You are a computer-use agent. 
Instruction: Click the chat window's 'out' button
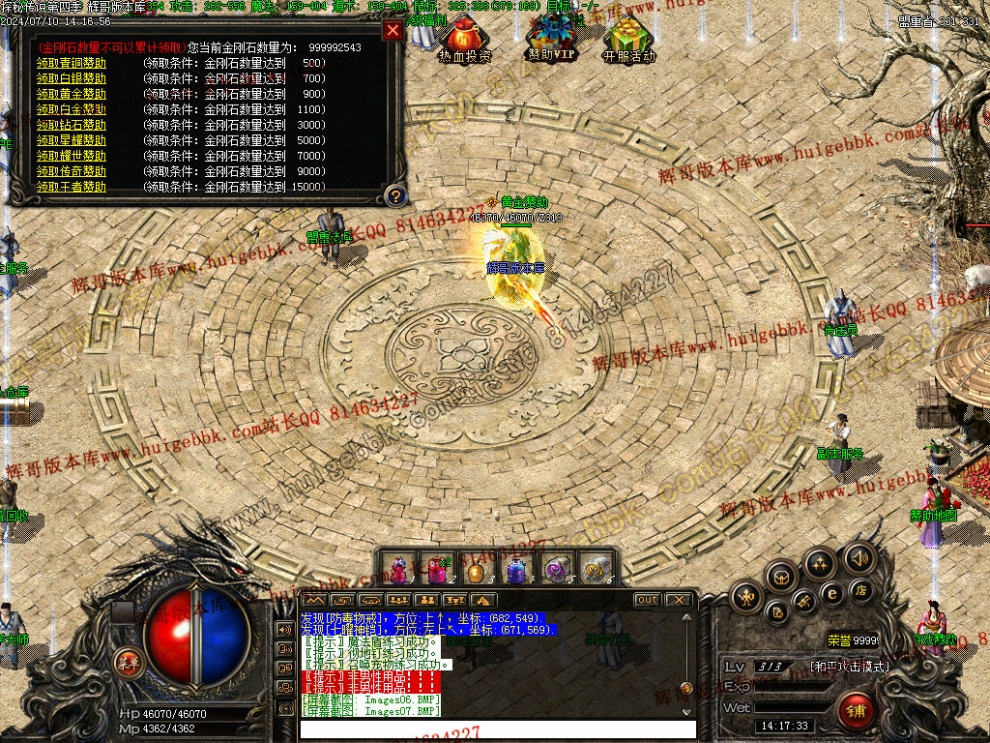647,600
